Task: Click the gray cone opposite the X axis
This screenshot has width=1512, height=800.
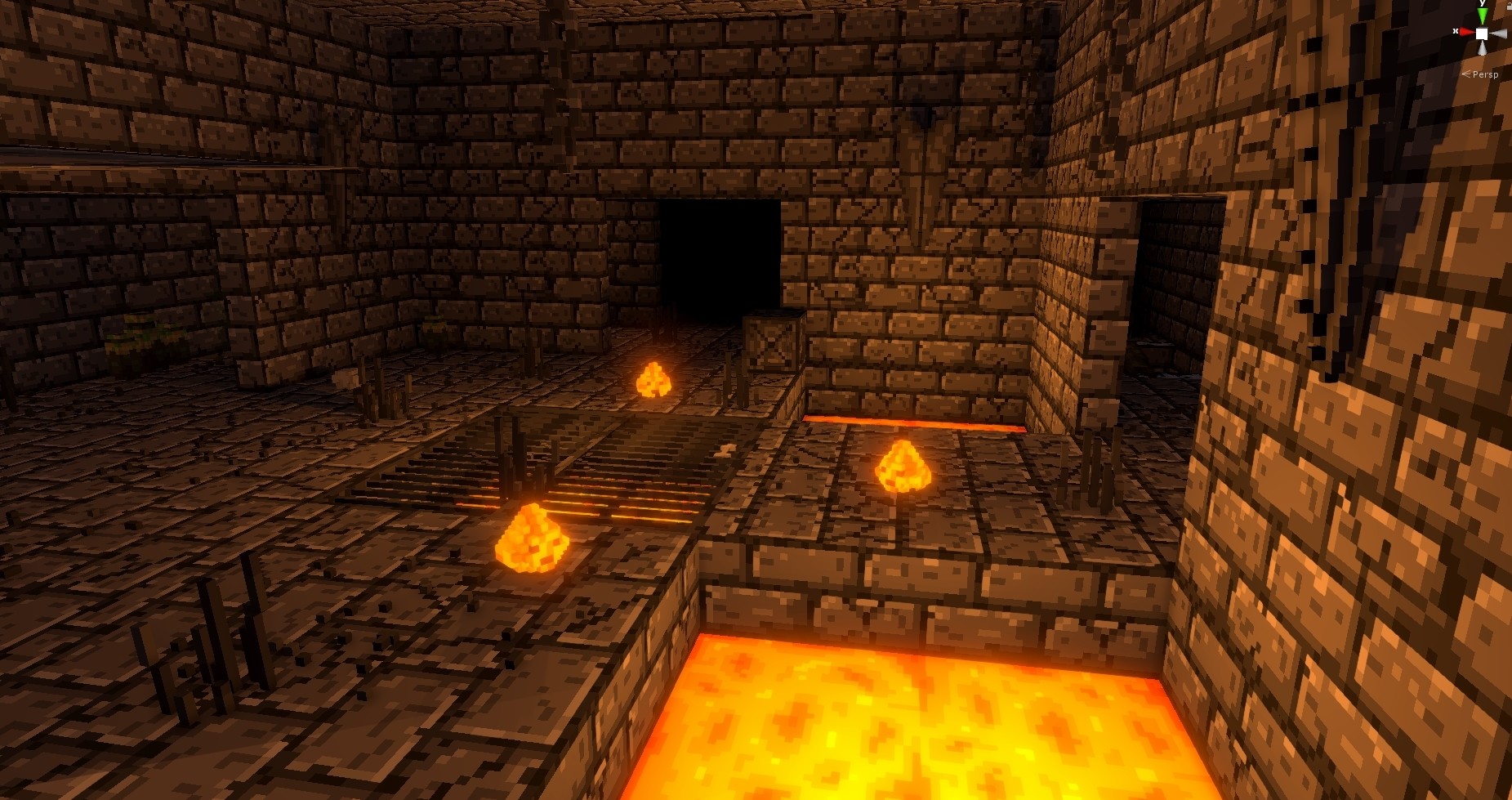Action: [1501, 33]
